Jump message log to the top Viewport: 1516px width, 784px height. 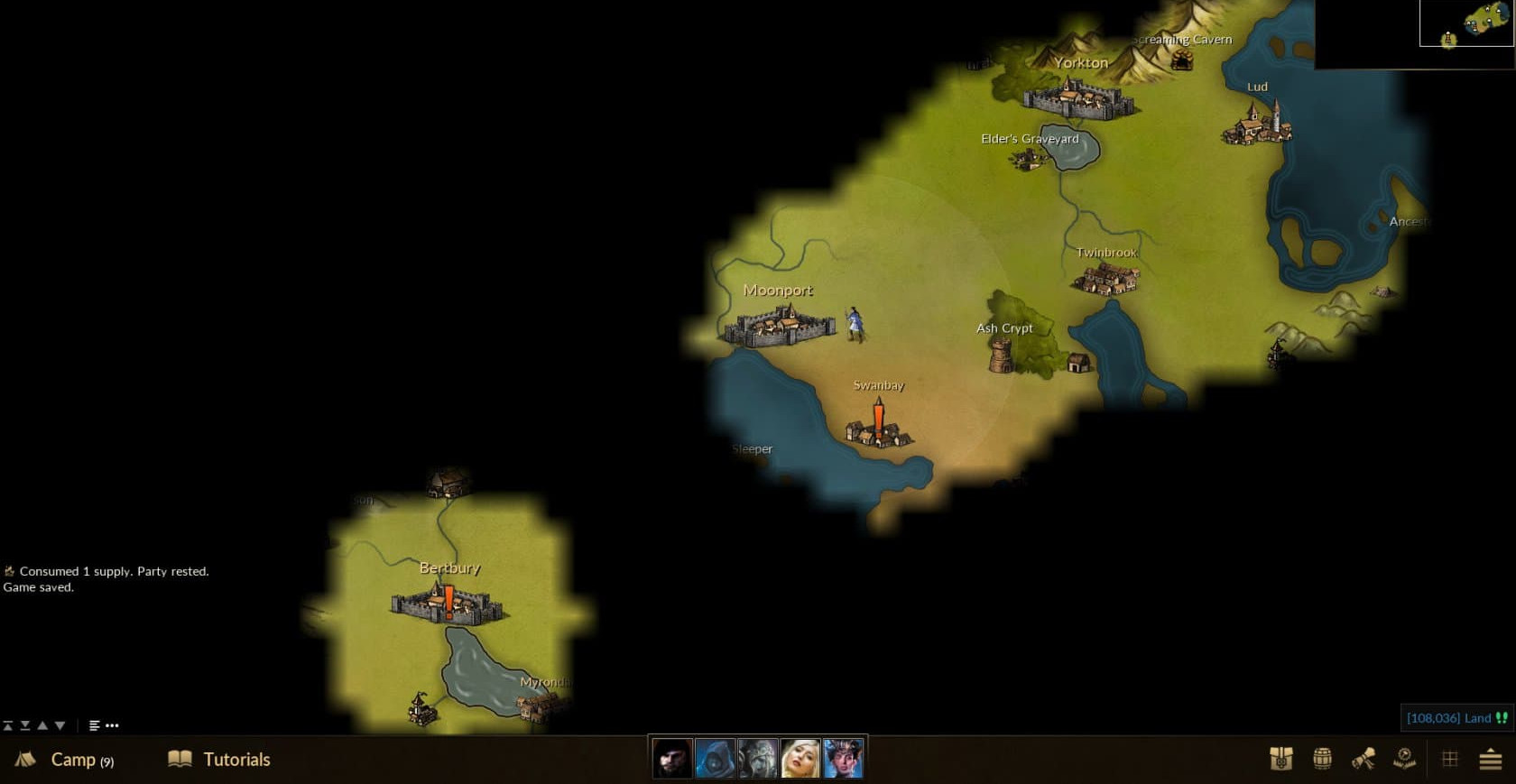pos(8,725)
